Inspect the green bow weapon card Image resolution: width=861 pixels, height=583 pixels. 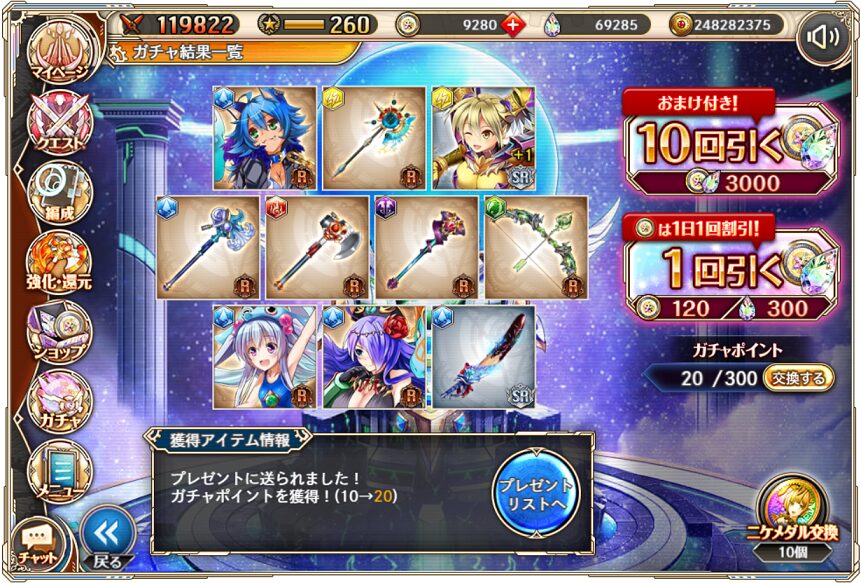pos(537,247)
